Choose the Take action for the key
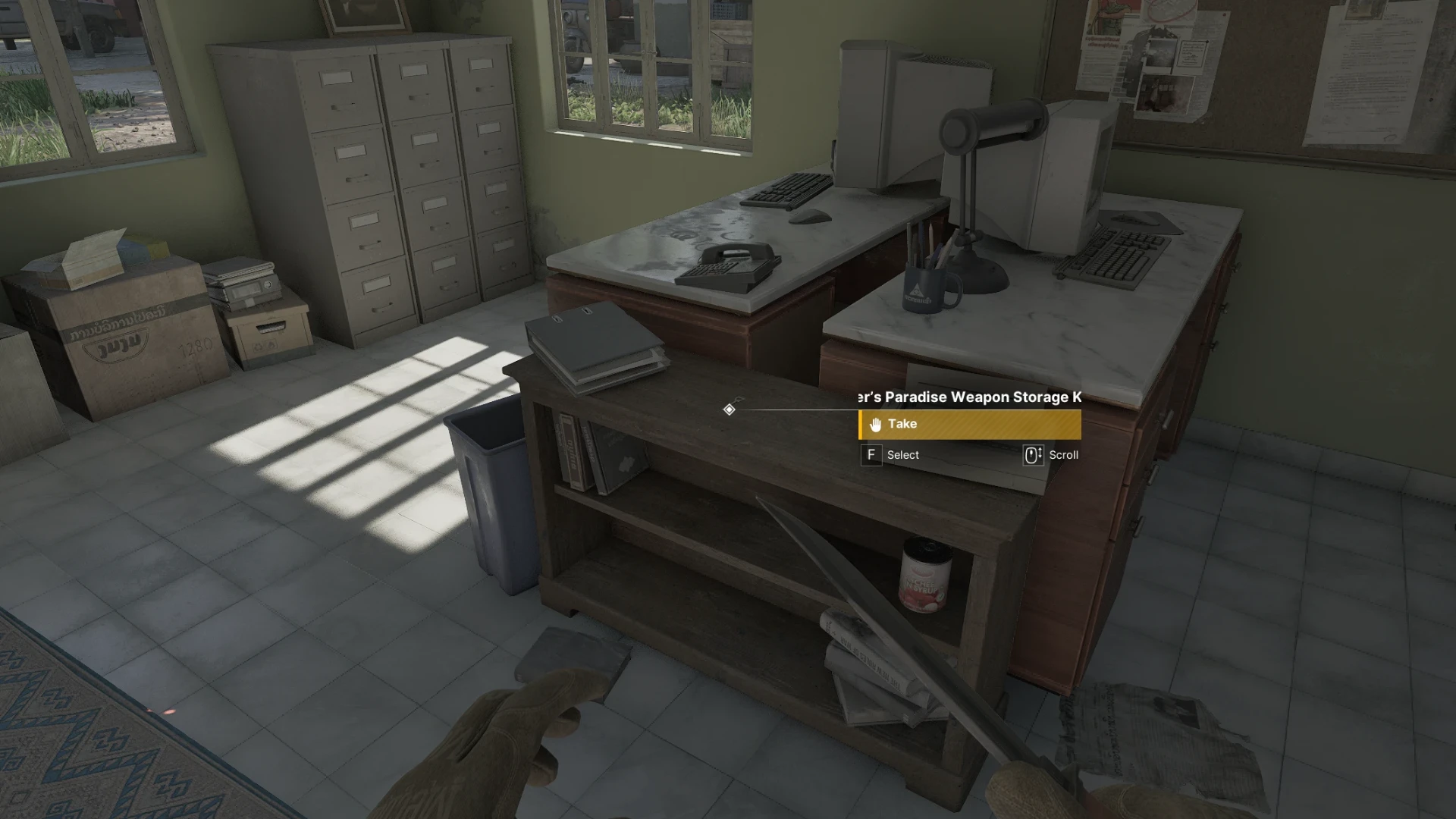The height and width of the screenshot is (819, 1456). click(969, 425)
